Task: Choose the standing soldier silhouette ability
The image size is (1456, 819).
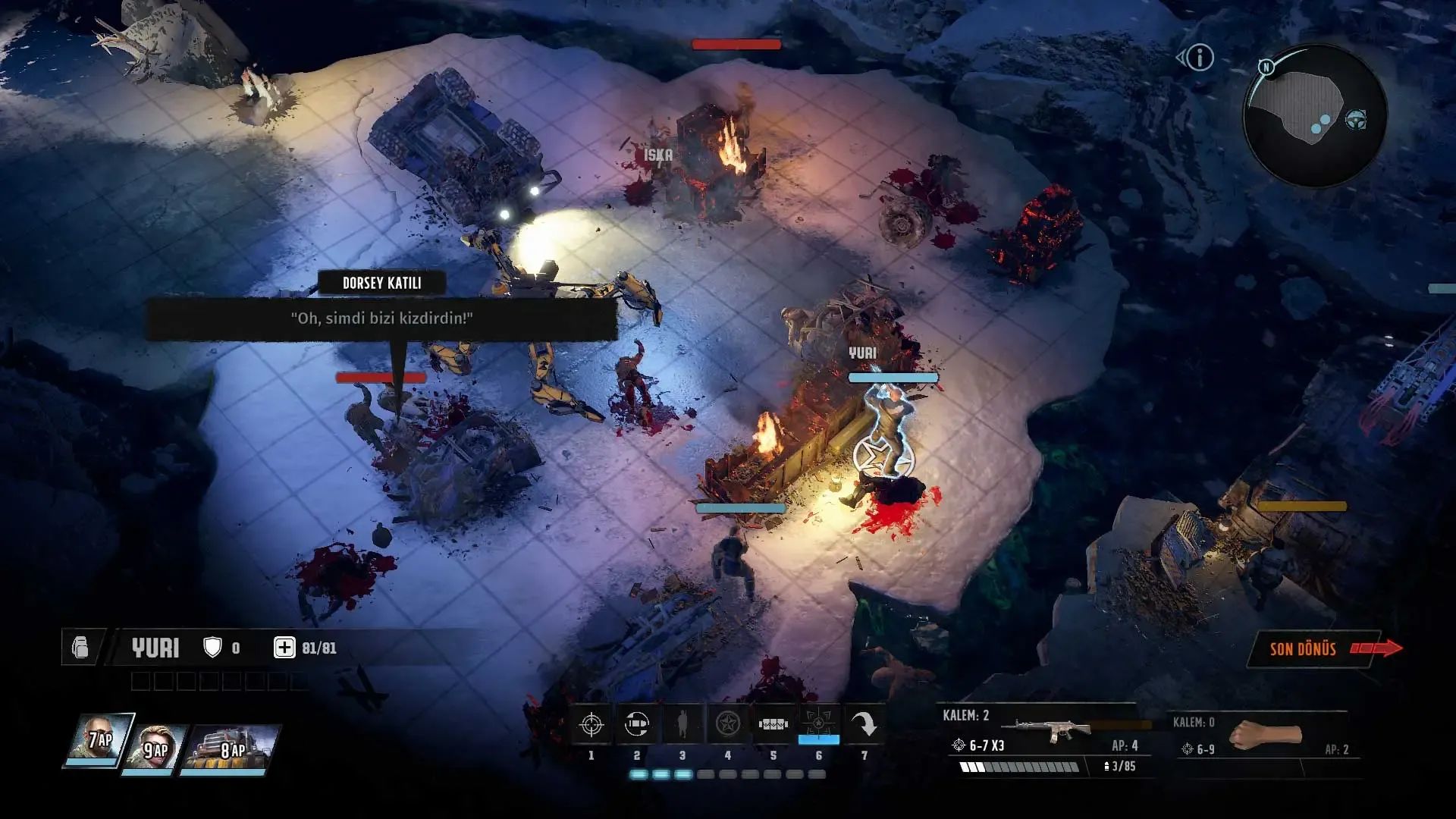Action: [682, 725]
